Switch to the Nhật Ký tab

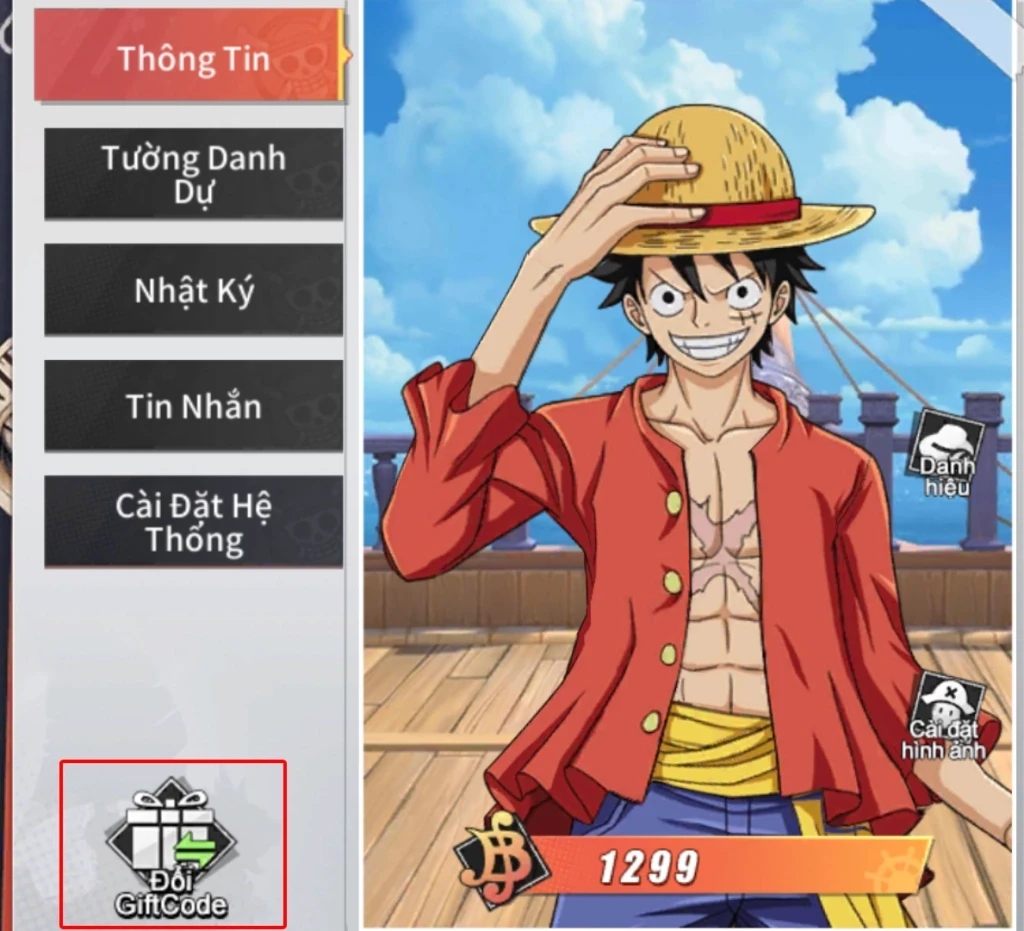click(x=193, y=290)
